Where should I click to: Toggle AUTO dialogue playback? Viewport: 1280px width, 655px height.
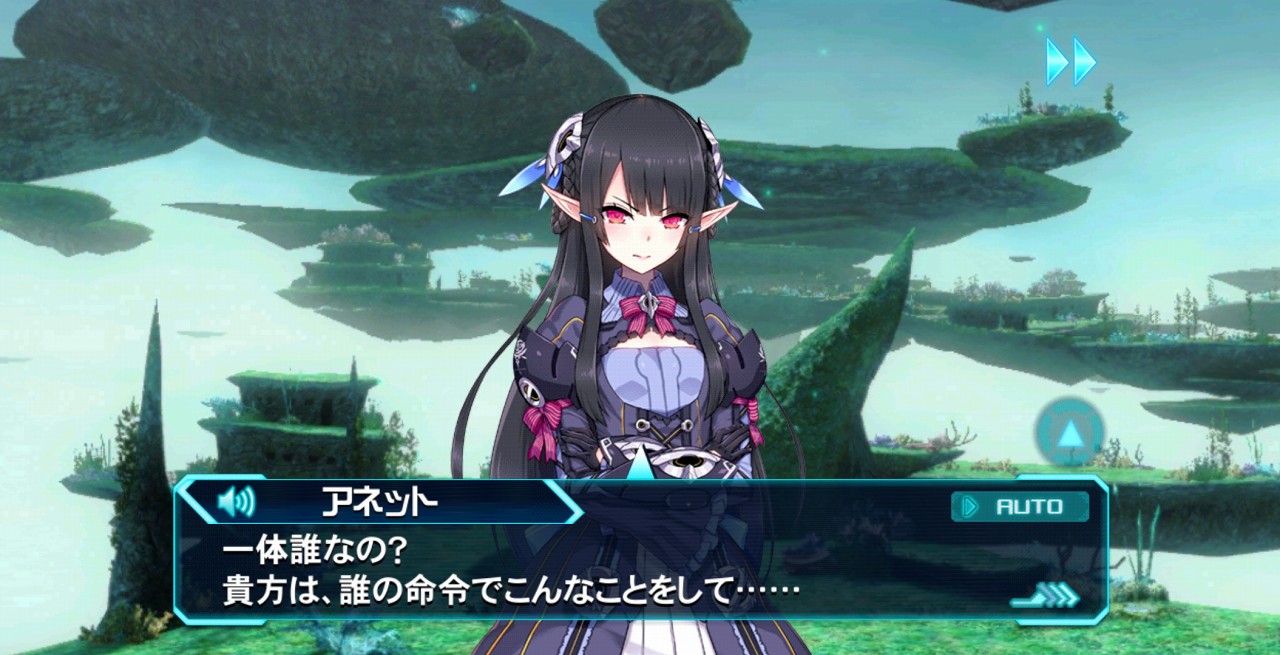tap(1019, 507)
